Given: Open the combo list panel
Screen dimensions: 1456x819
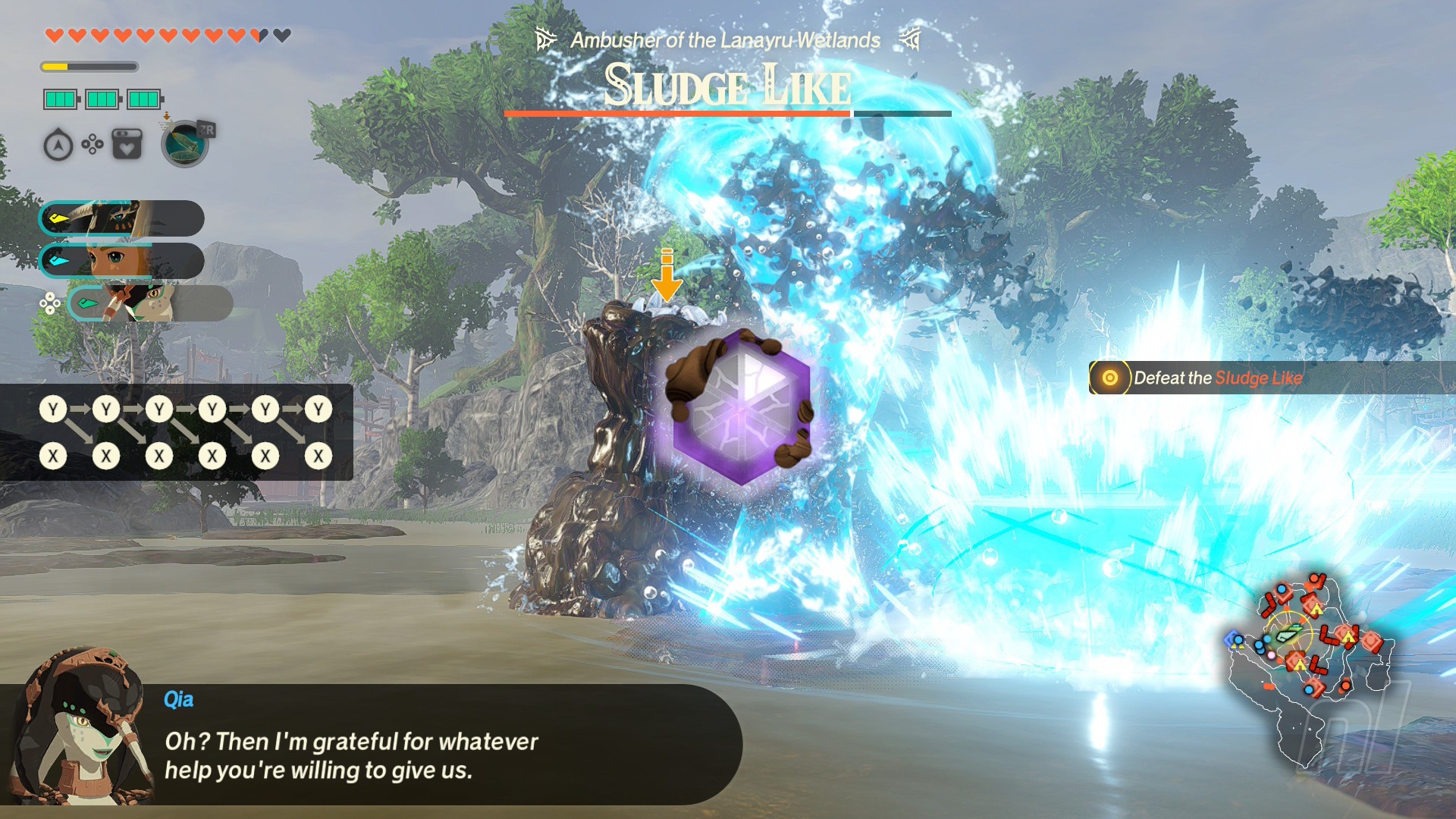Looking at the screenshot, I should (176, 432).
